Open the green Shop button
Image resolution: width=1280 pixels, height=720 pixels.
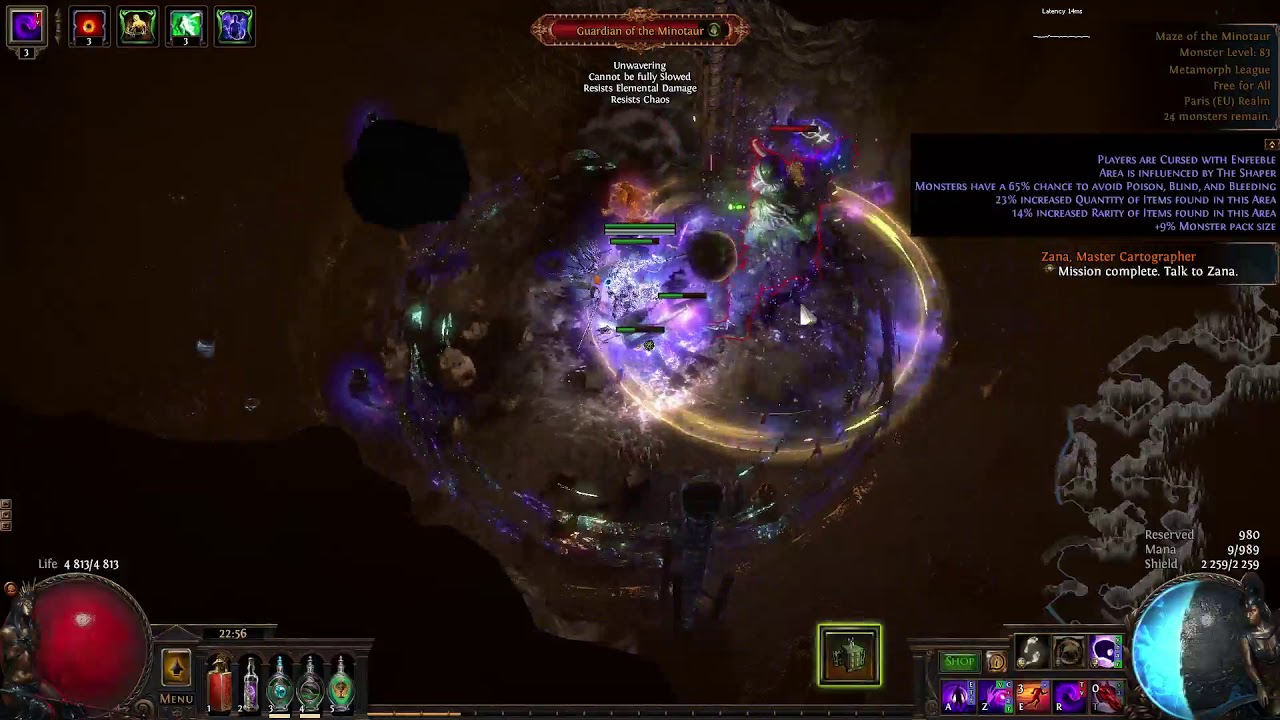pos(959,662)
